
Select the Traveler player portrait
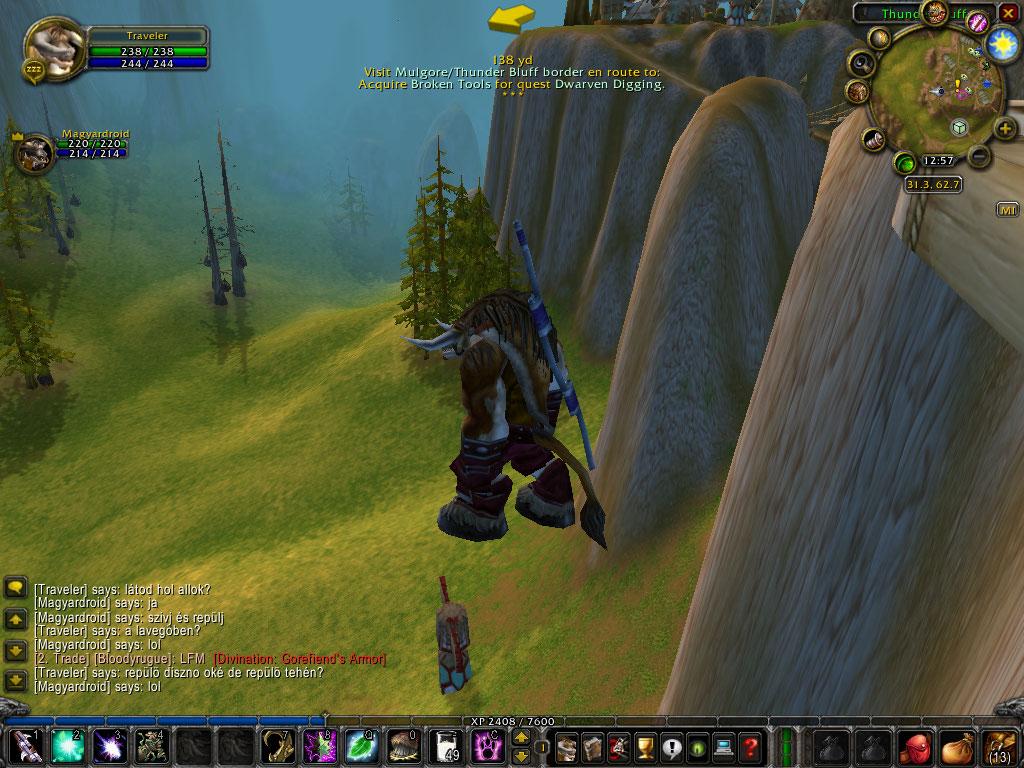tap(52, 45)
